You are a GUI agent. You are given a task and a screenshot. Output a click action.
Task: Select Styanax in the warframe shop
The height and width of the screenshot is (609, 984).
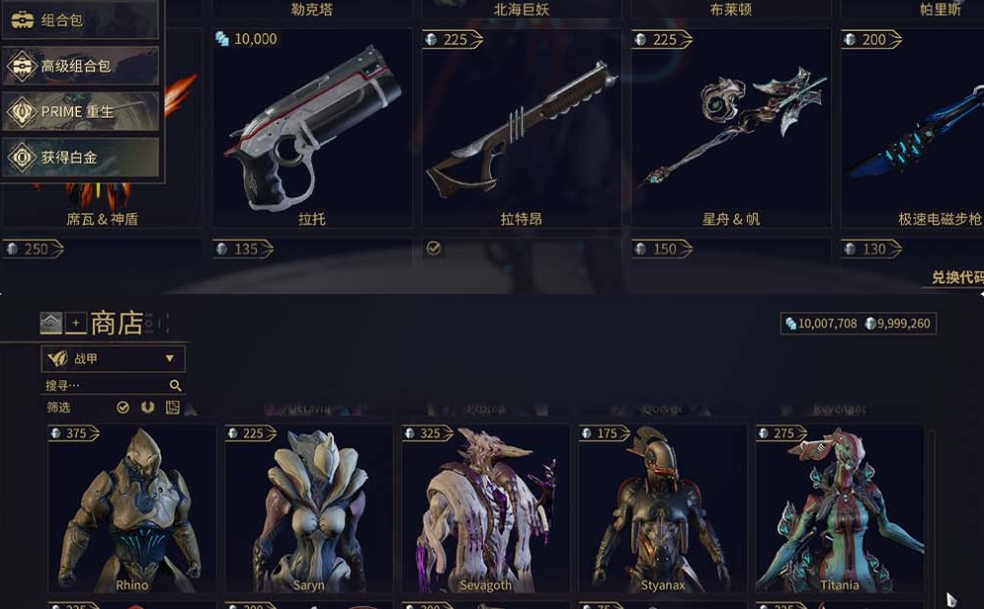point(663,510)
